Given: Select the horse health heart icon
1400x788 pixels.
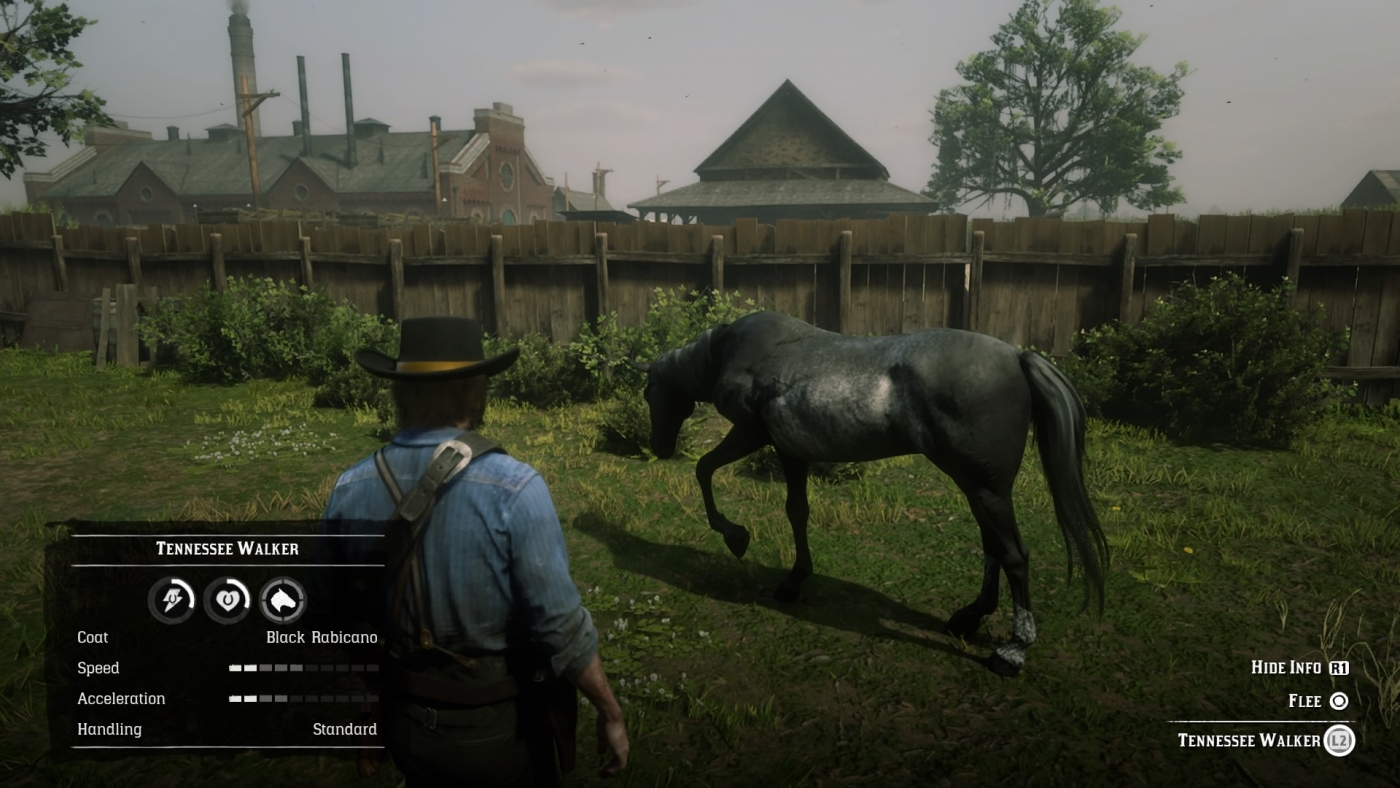Looking at the screenshot, I should (x=227, y=599).
